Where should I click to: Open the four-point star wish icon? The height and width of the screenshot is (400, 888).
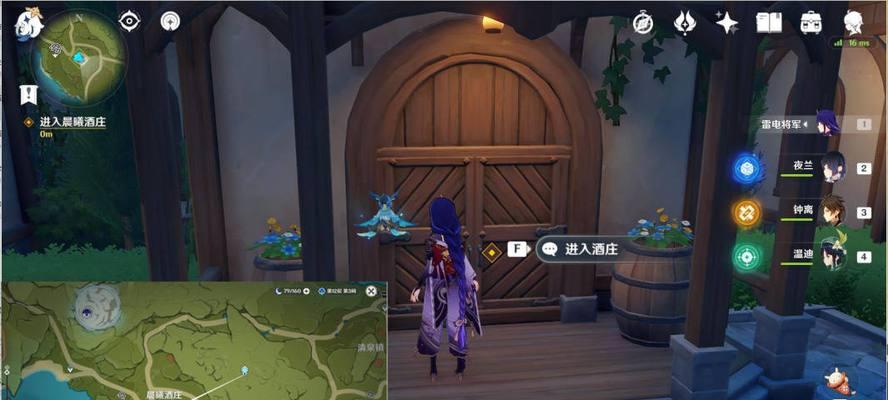(727, 22)
